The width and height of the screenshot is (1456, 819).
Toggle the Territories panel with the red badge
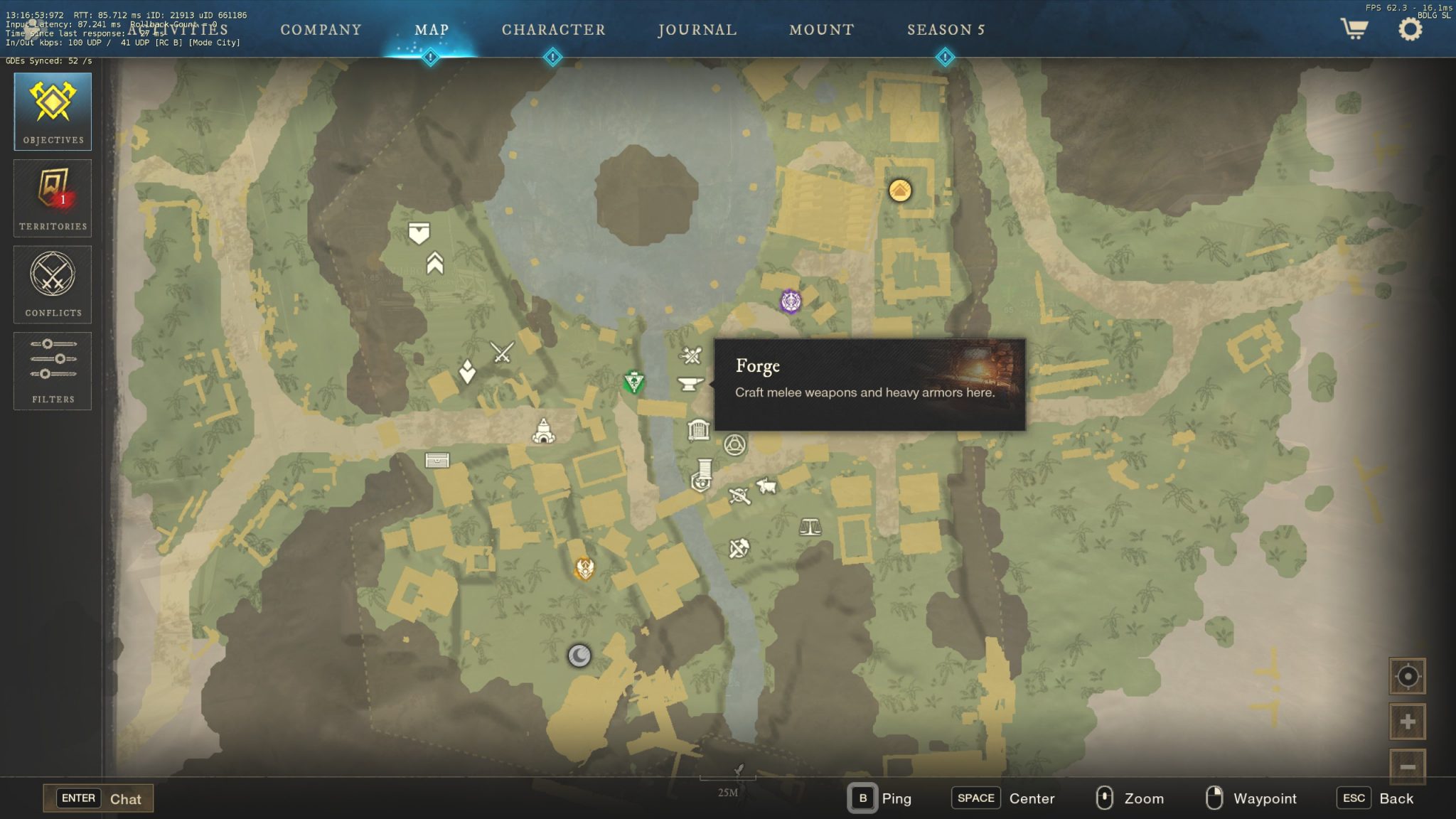[53, 198]
